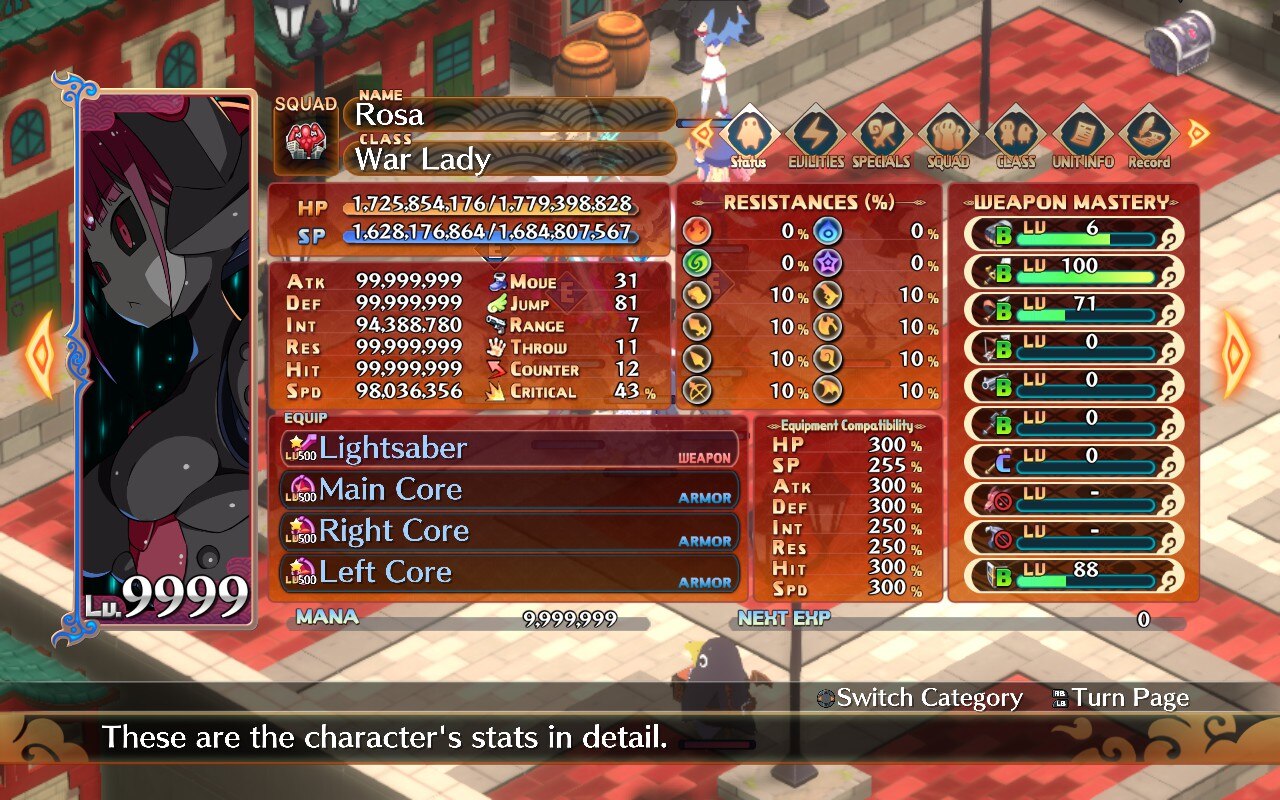The image size is (1280, 800).
Task: Switch to the Status tab
Action: point(749,136)
